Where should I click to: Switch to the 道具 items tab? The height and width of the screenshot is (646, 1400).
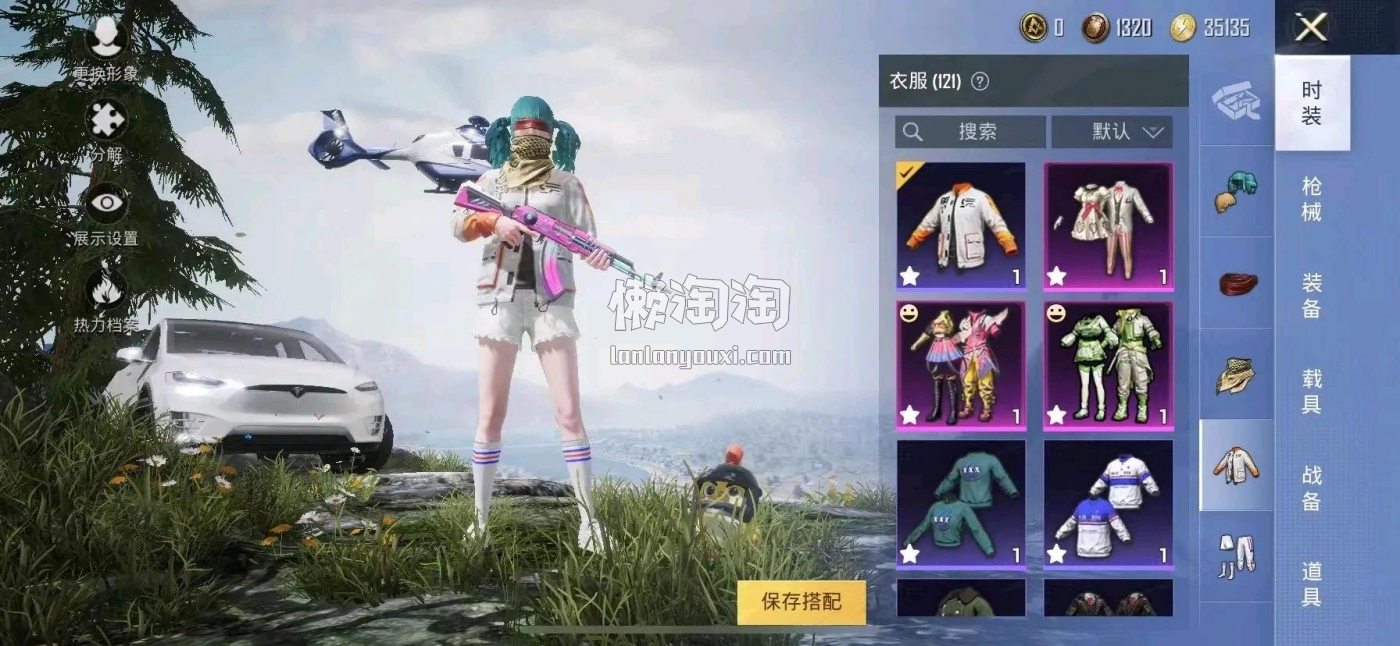(1312, 583)
